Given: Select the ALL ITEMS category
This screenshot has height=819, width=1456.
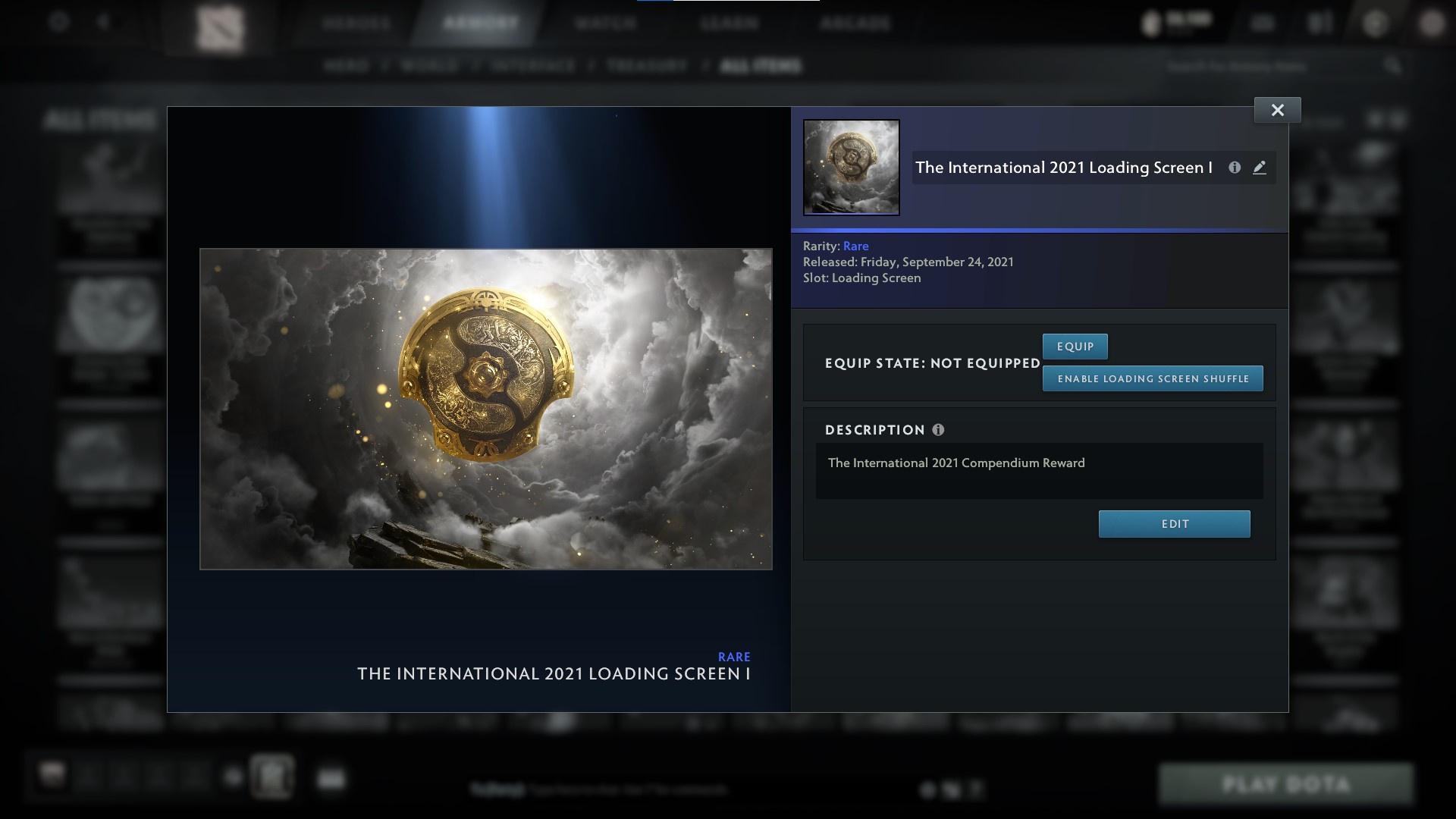Looking at the screenshot, I should (761, 66).
